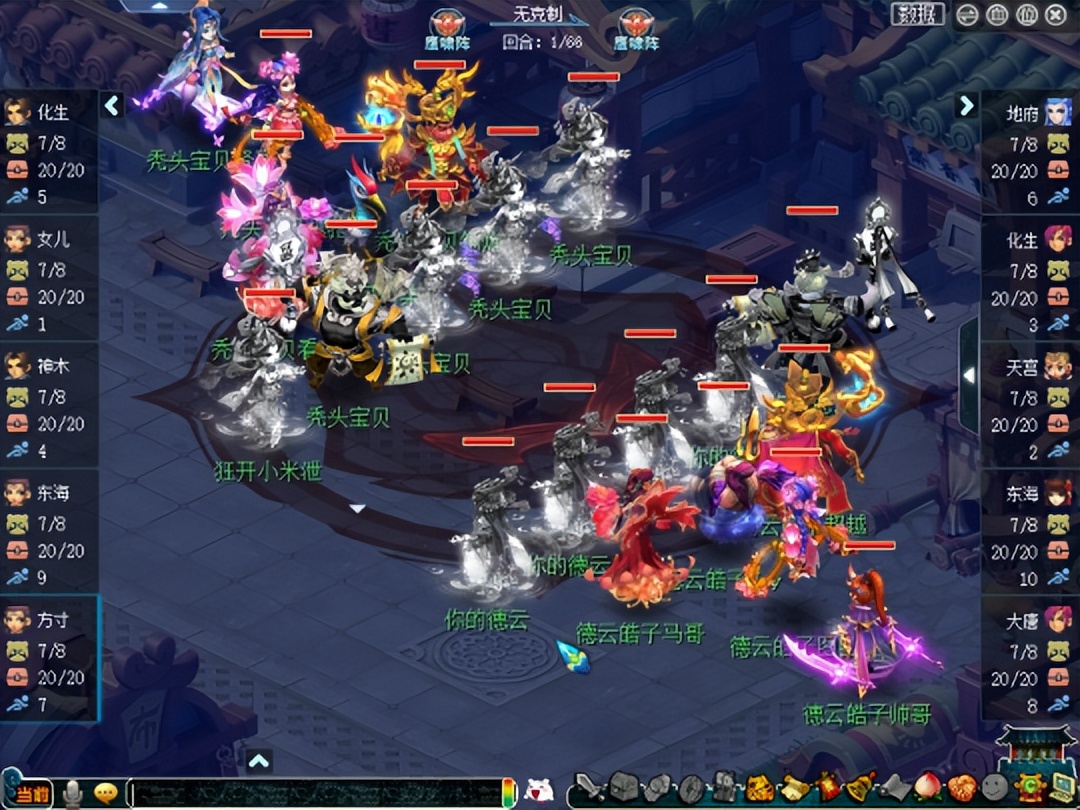The image size is (1080, 810).
Task: Click the 位 position button
Action: [1026, 14]
